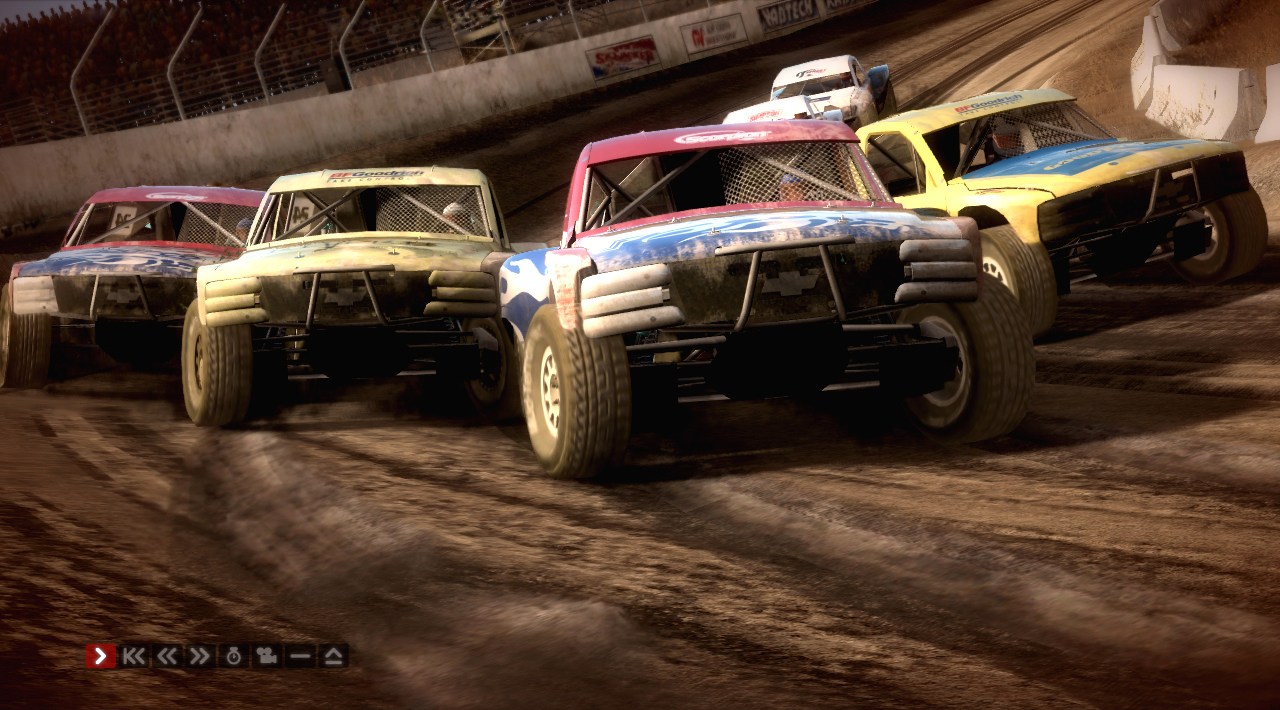Hide the replay controls with the minus button
This screenshot has width=1280, height=710.
tap(300, 656)
